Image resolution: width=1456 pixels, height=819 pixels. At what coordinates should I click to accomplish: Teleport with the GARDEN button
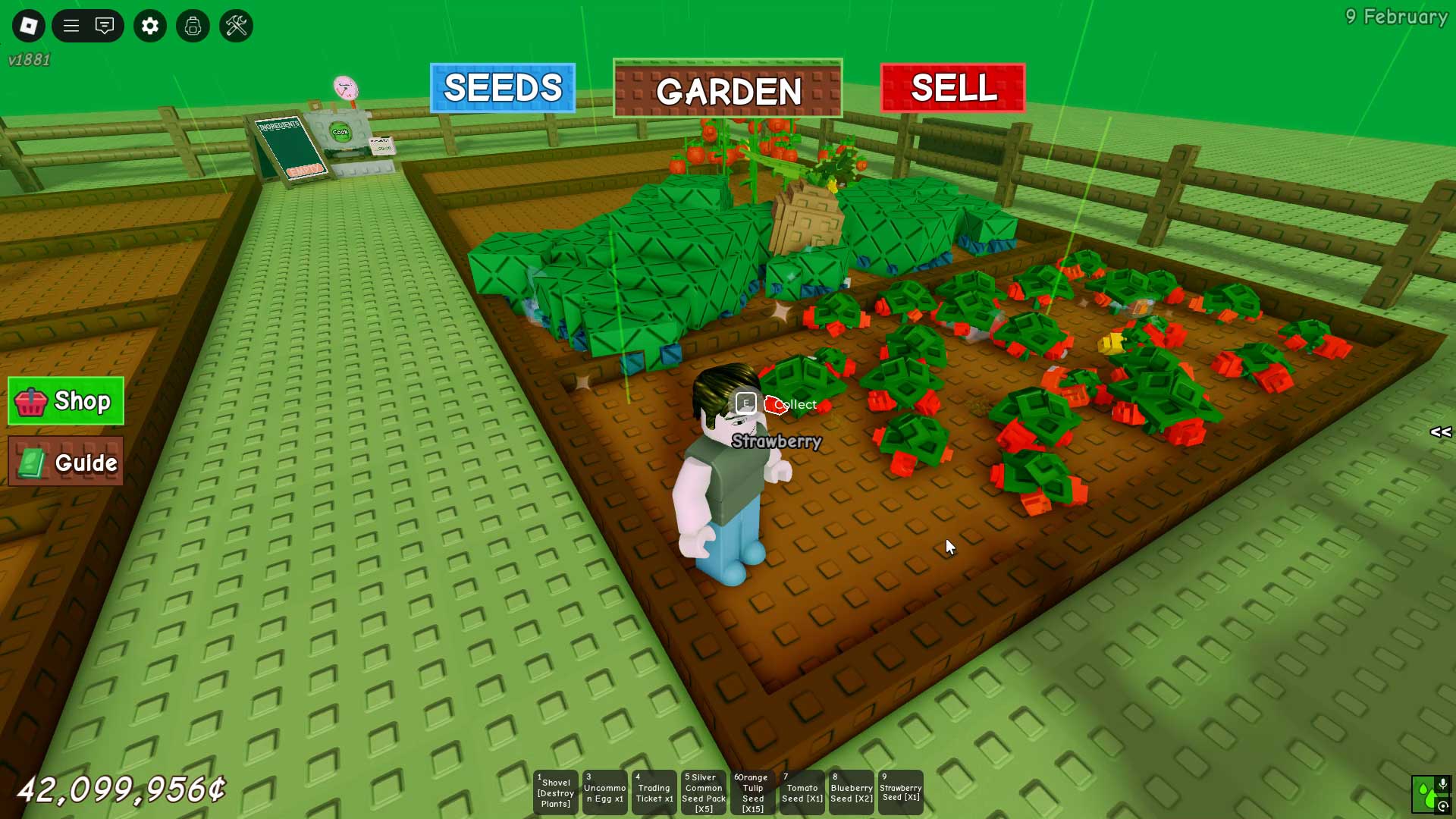point(728,89)
